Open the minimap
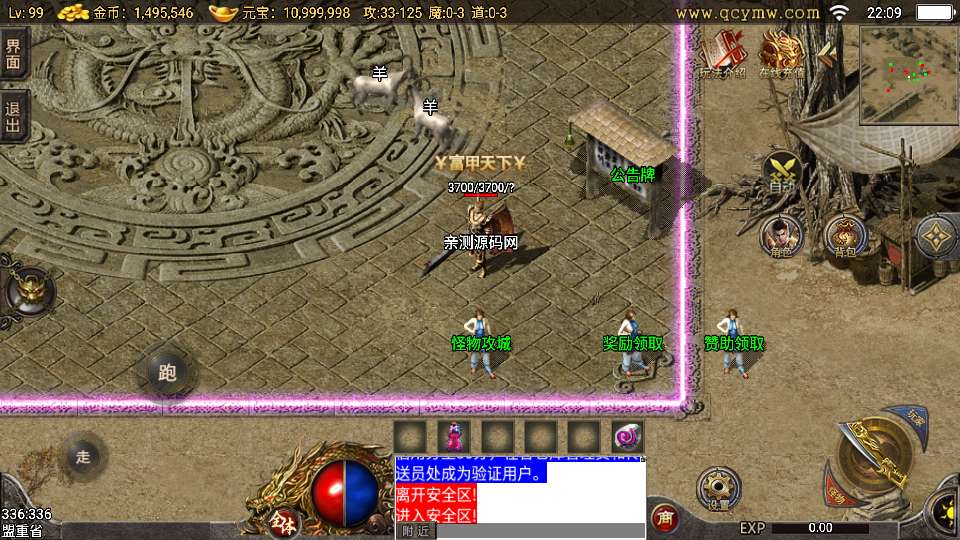 (908, 74)
